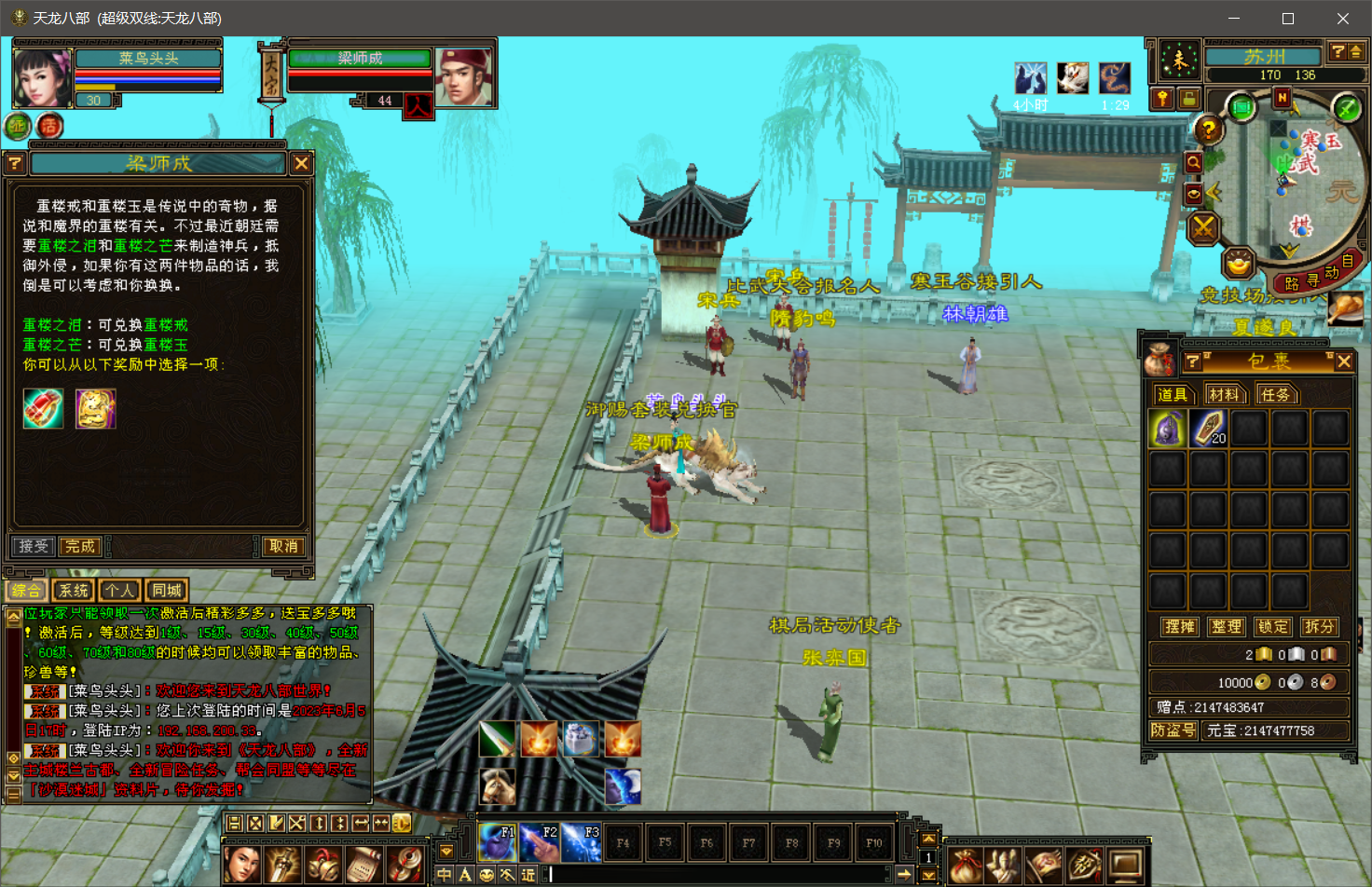The image size is (1372, 887).
Task: Open the crossed swords menu near minimap
Action: tap(1203, 226)
